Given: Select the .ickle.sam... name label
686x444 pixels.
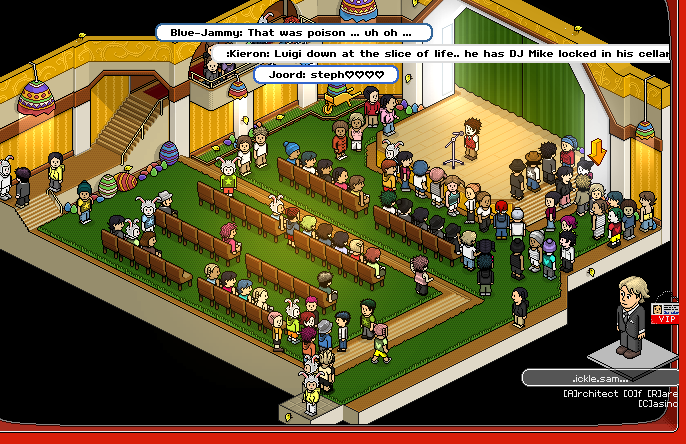Looking at the screenshot, I should [x=598, y=378].
